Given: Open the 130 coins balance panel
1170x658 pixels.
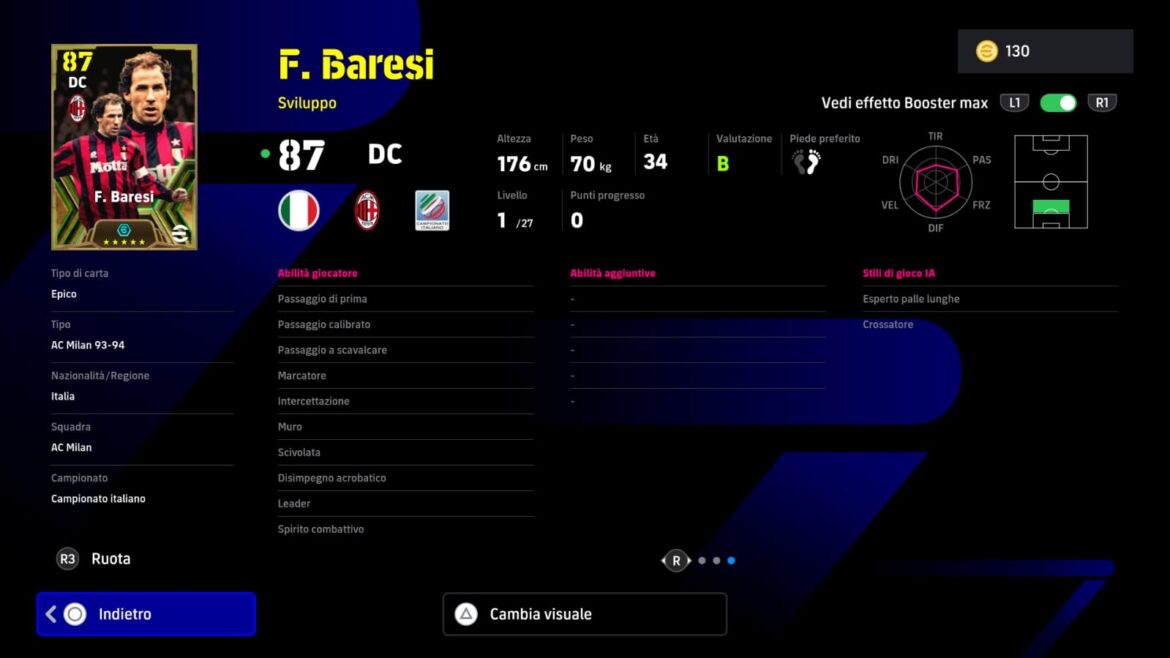Looking at the screenshot, I should coord(1045,51).
